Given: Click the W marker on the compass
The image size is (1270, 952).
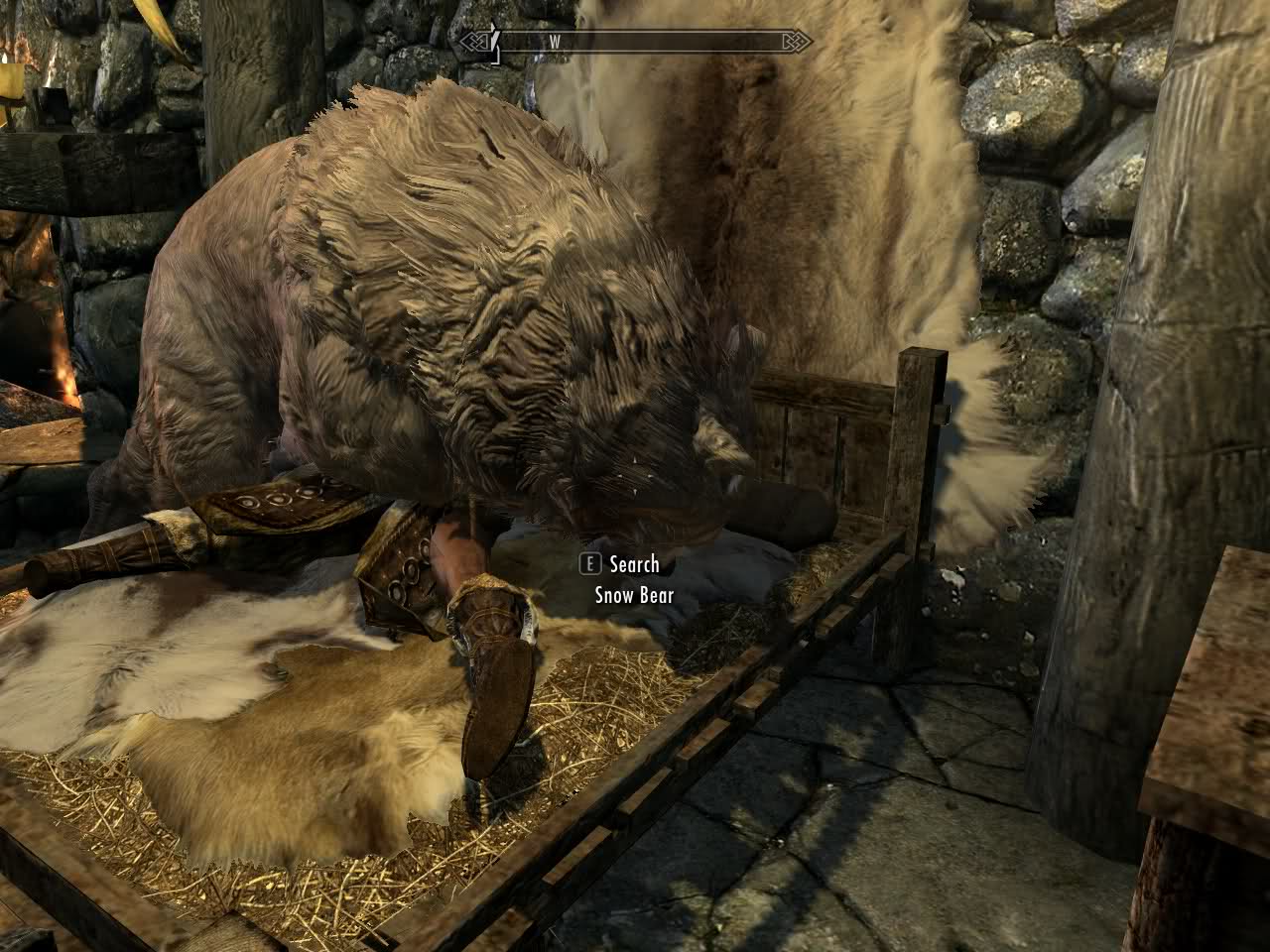Looking at the screenshot, I should coord(556,43).
